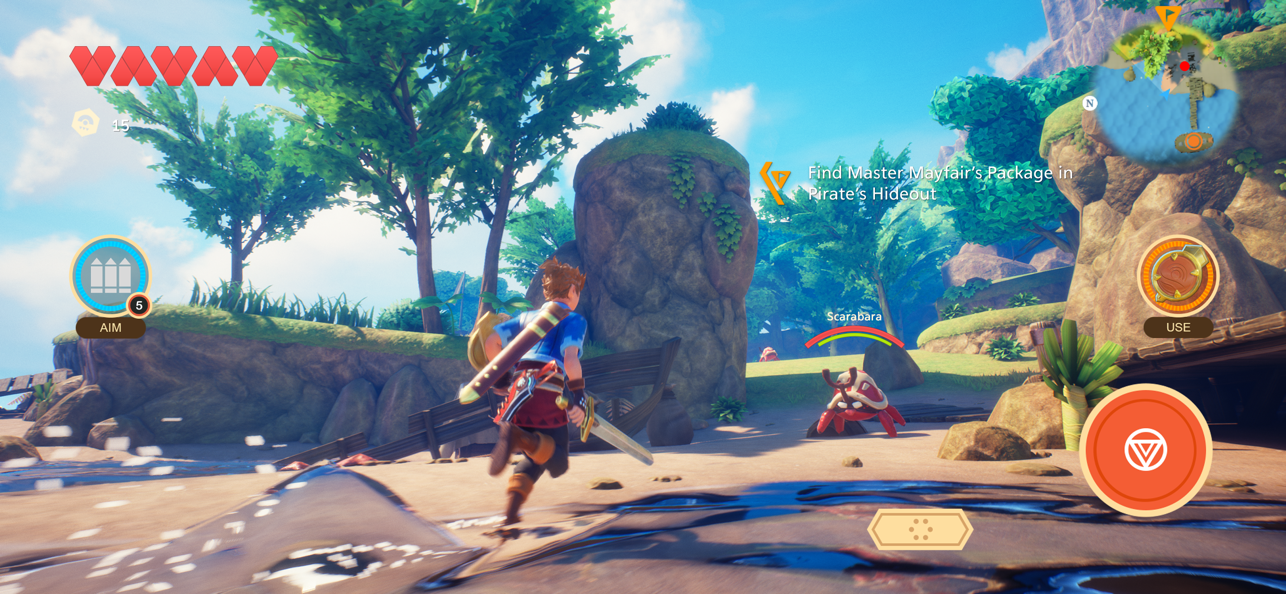Hit the large orange attack button
This screenshot has width=1286, height=594.
1146,450
